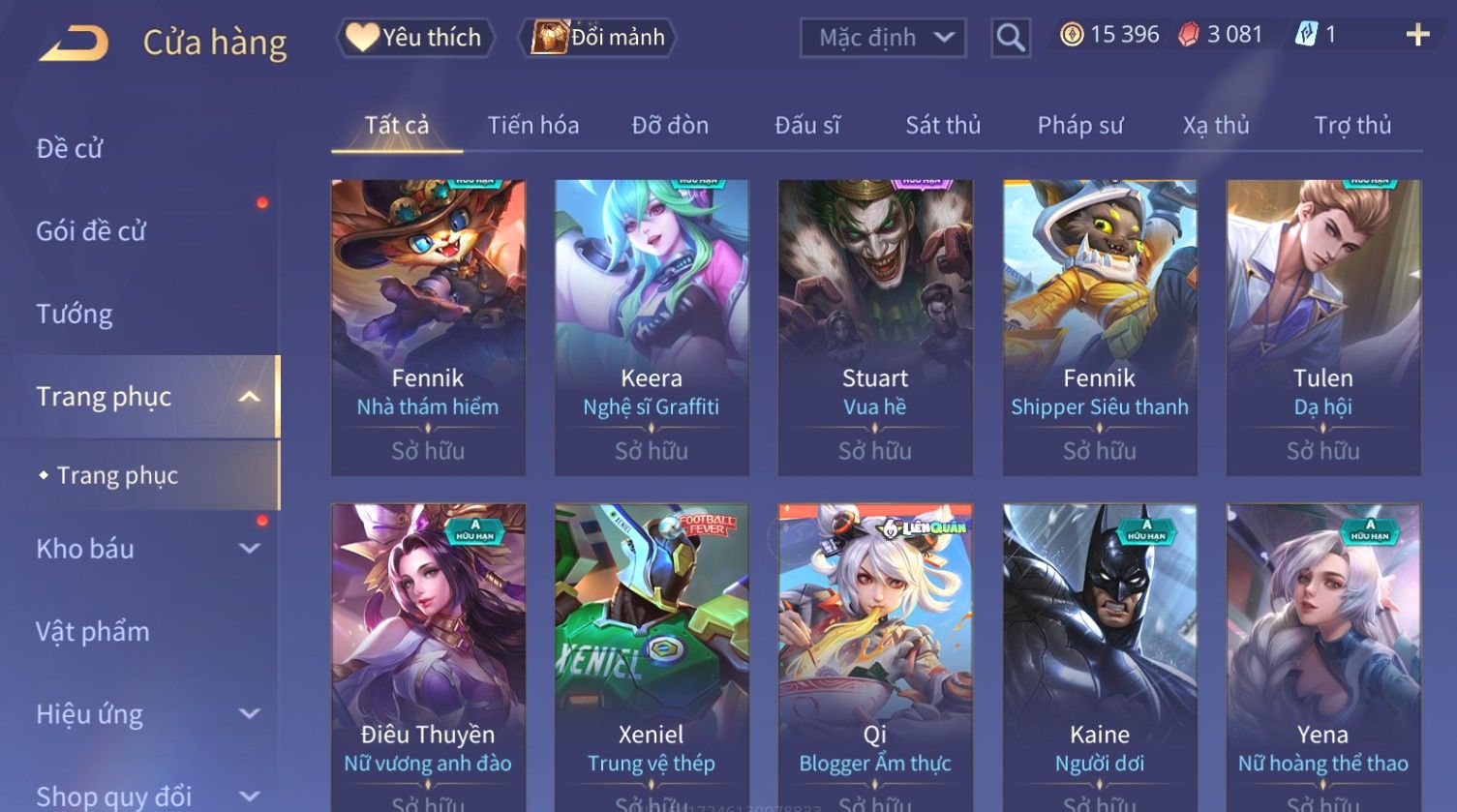Open the Vật phẩm items section

93,631
